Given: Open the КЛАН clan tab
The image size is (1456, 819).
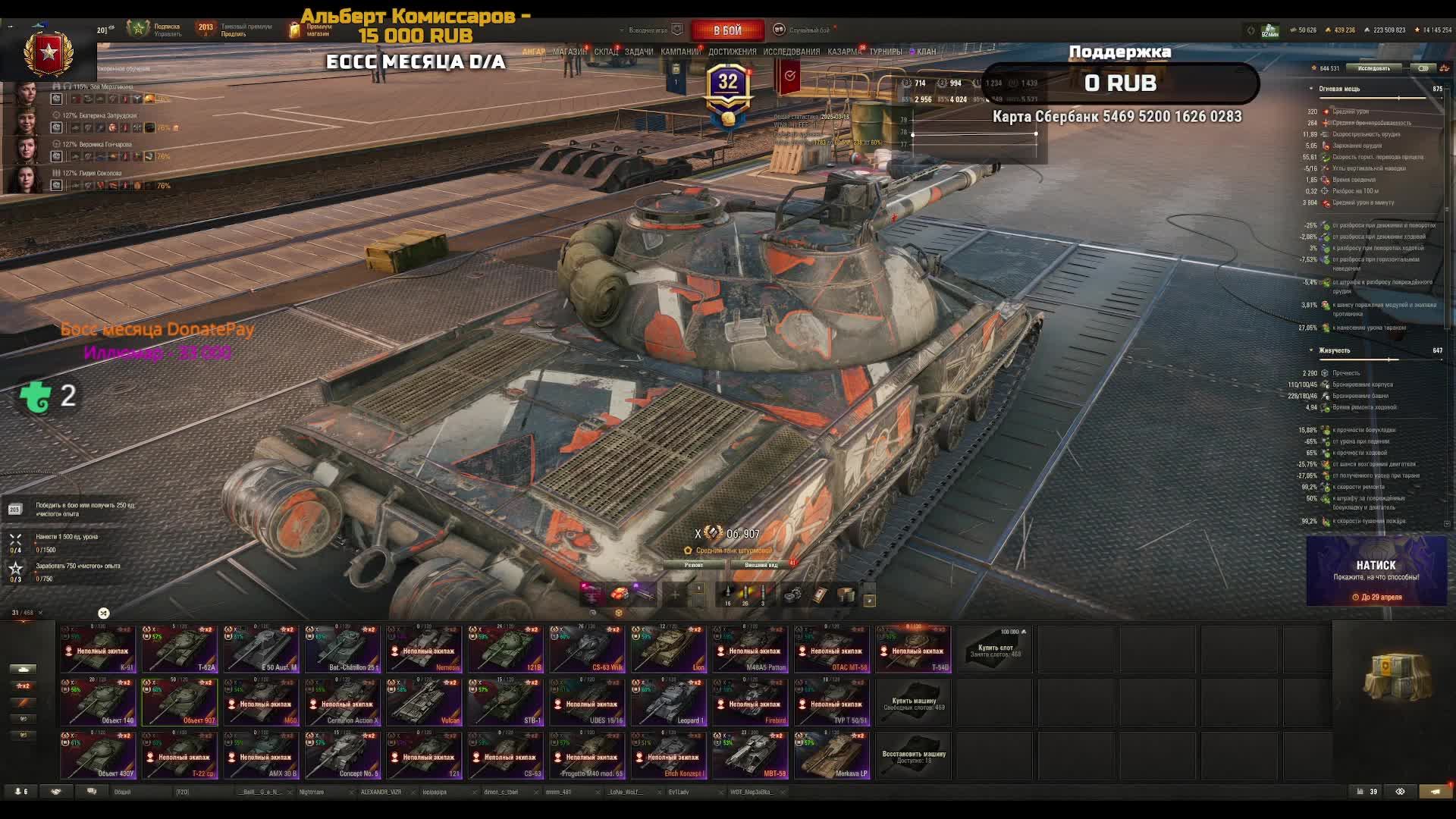Looking at the screenshot, I should (926, 52).
